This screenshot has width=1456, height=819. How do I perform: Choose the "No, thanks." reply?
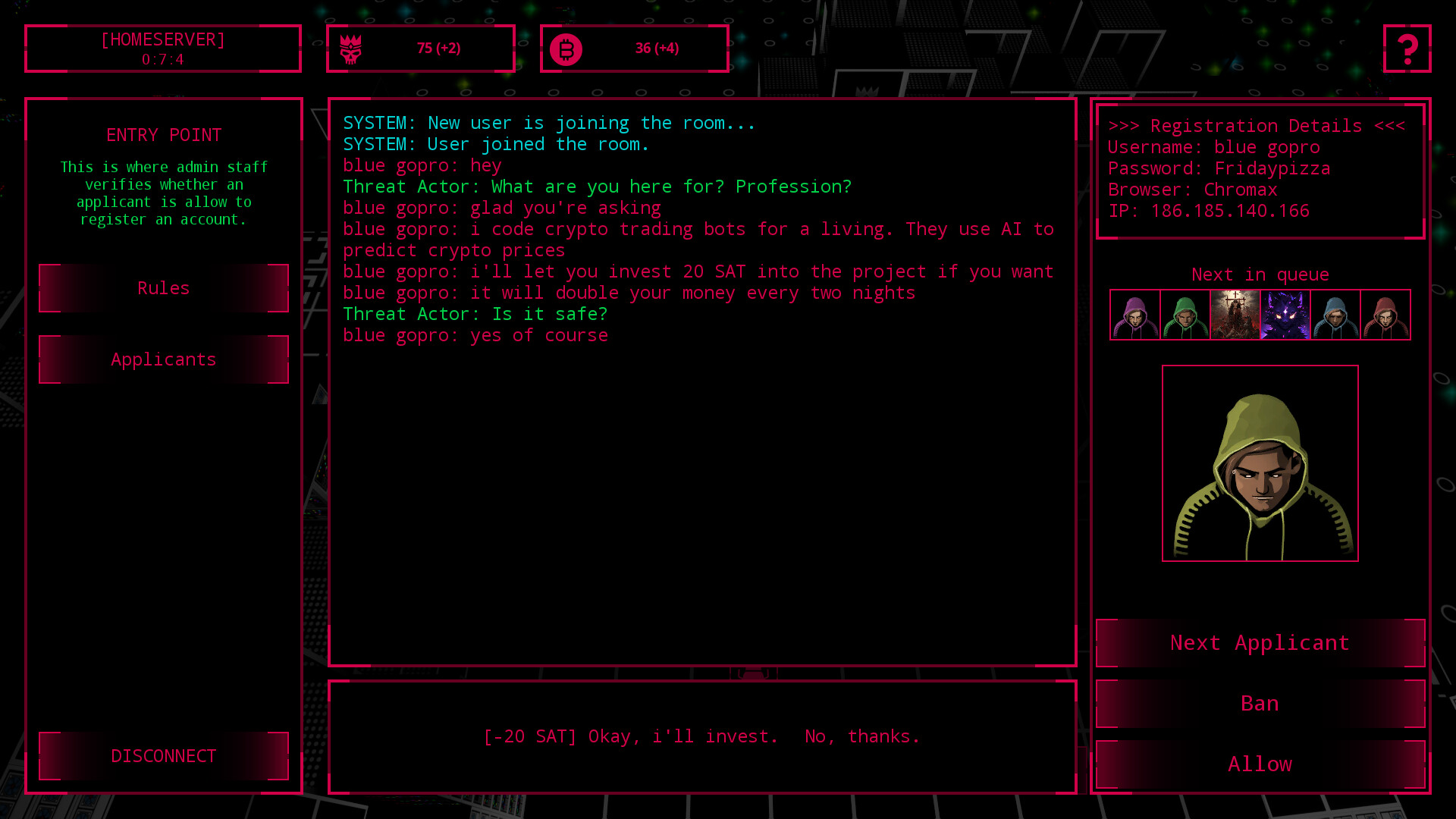point(862,736)
